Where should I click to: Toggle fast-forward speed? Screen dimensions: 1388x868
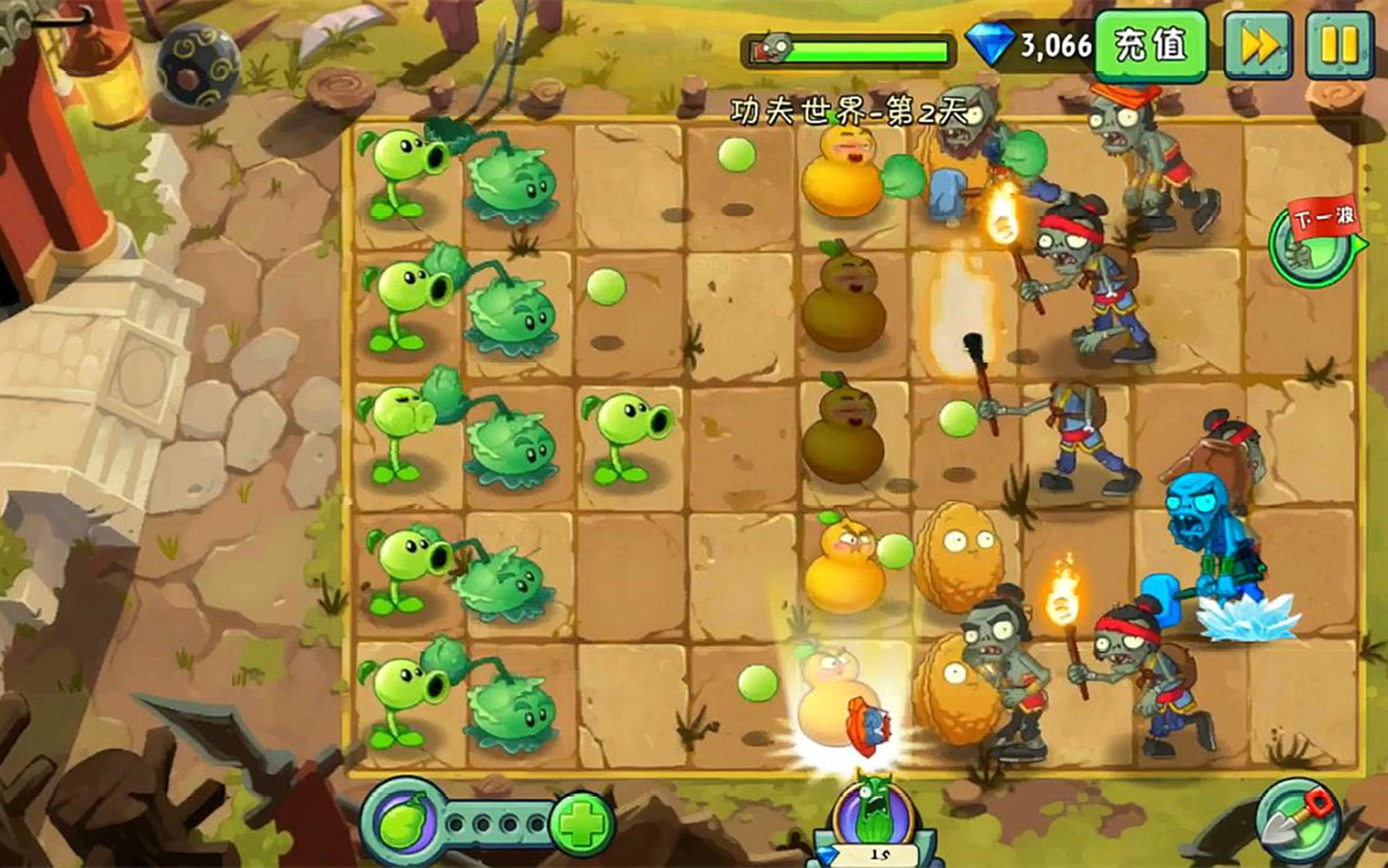coord(1259,46)
